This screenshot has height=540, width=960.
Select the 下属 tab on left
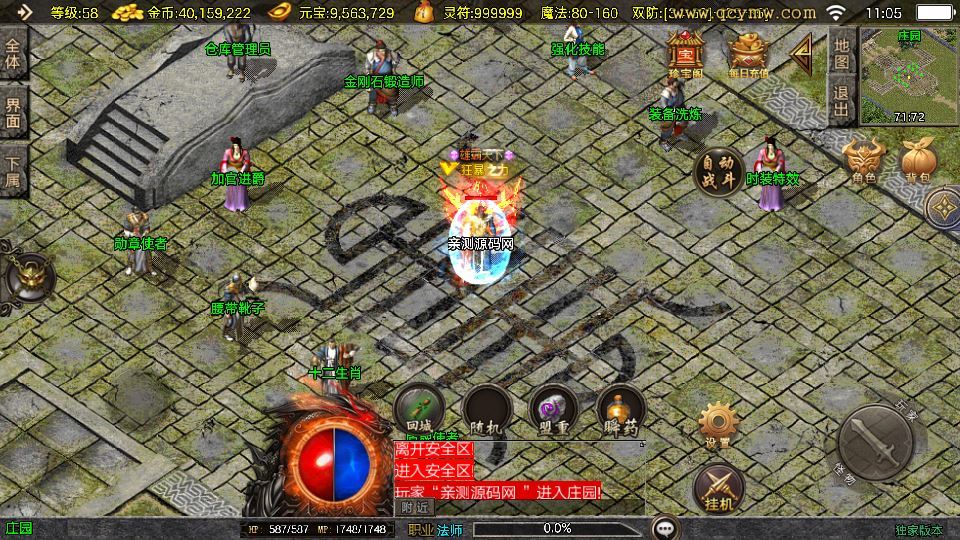tap(13, 171)
